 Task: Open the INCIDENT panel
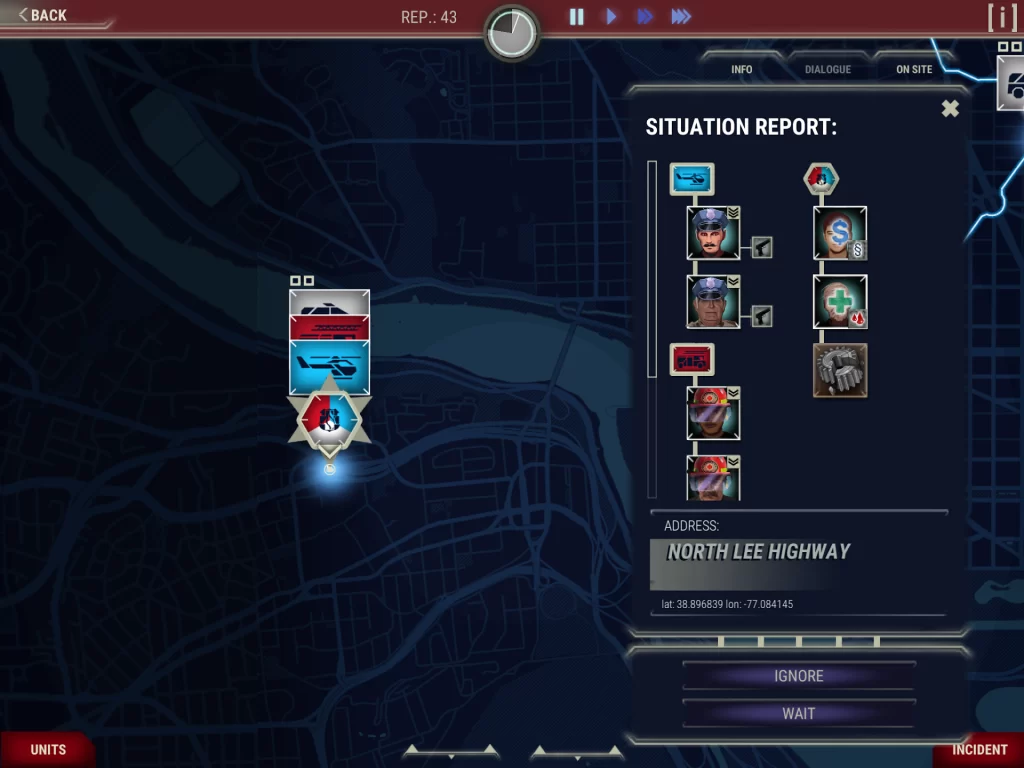[x=979, y=749]
